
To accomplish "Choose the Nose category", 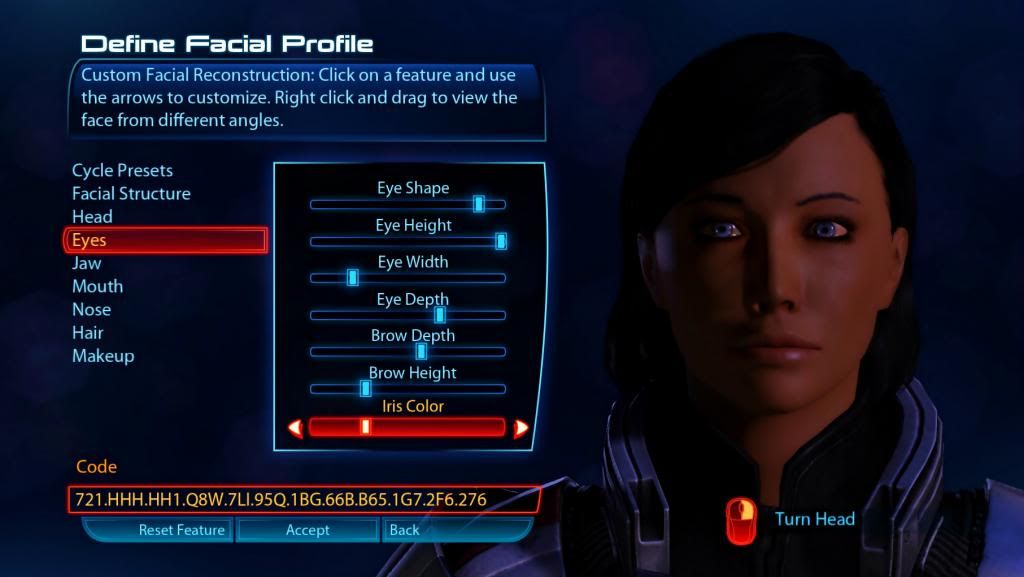I will [91, 310].
